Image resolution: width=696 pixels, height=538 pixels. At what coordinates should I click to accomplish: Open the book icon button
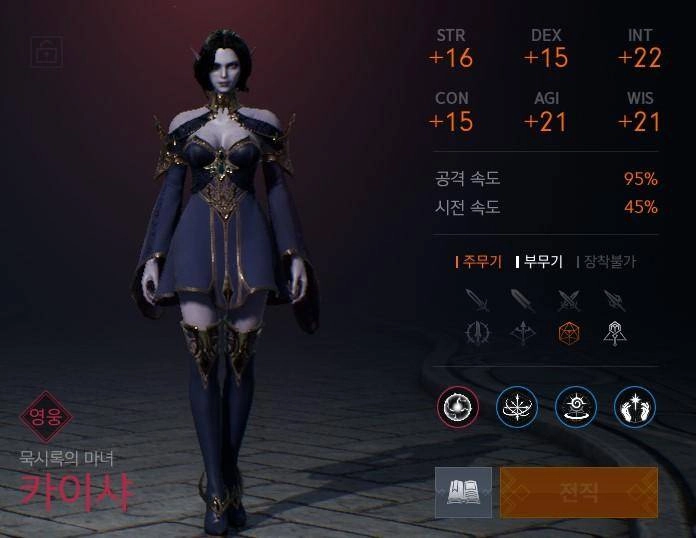[x=463, y=492]
